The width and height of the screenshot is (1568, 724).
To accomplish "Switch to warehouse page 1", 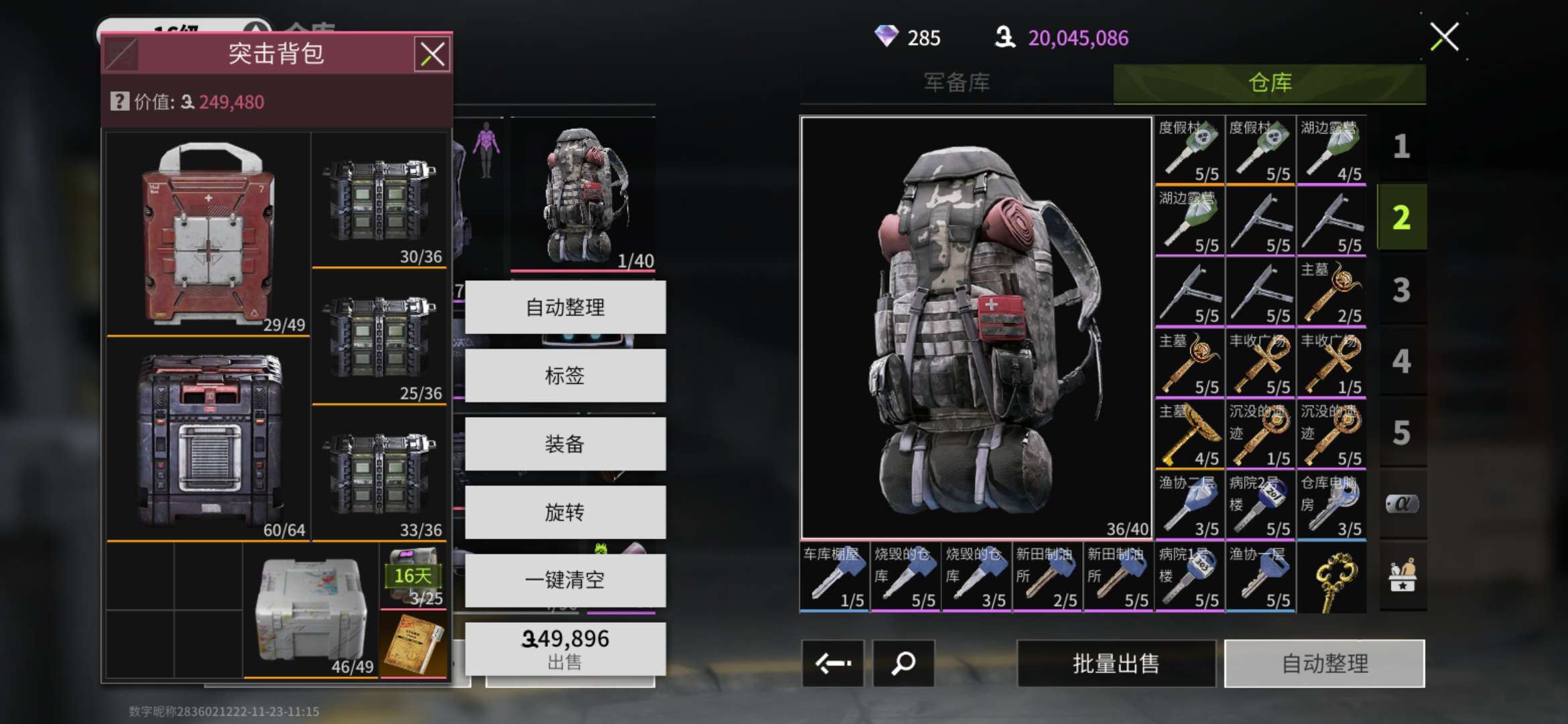I will (x=1401, y=146).
